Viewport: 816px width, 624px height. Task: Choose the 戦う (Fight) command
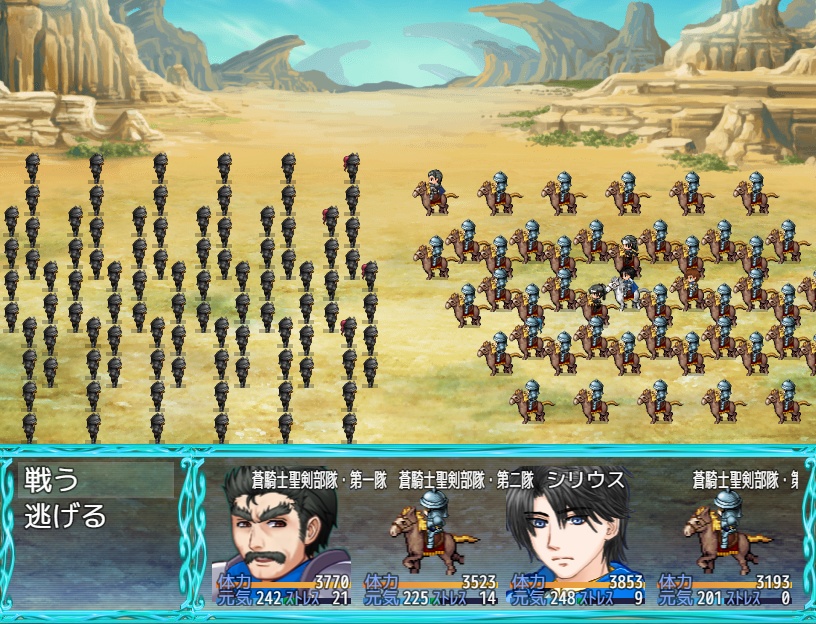52,480
